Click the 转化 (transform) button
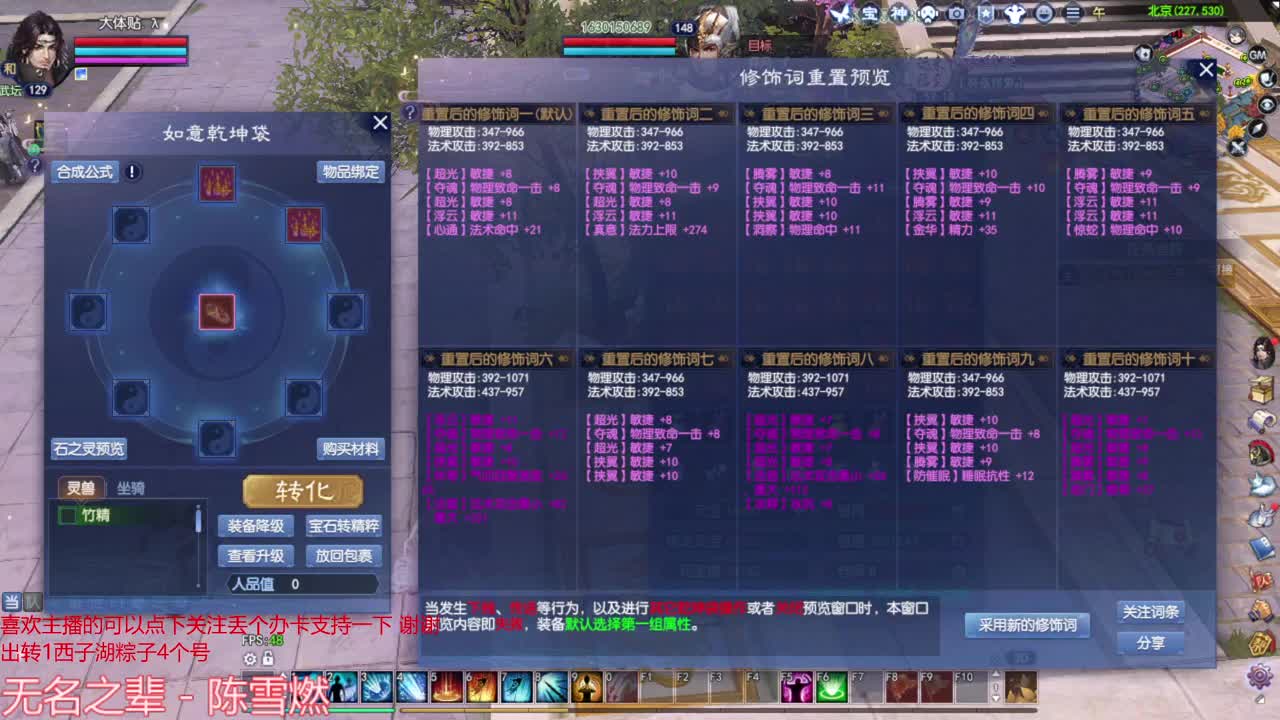This screenshot has height=720, width=1280. pos(300,491)
